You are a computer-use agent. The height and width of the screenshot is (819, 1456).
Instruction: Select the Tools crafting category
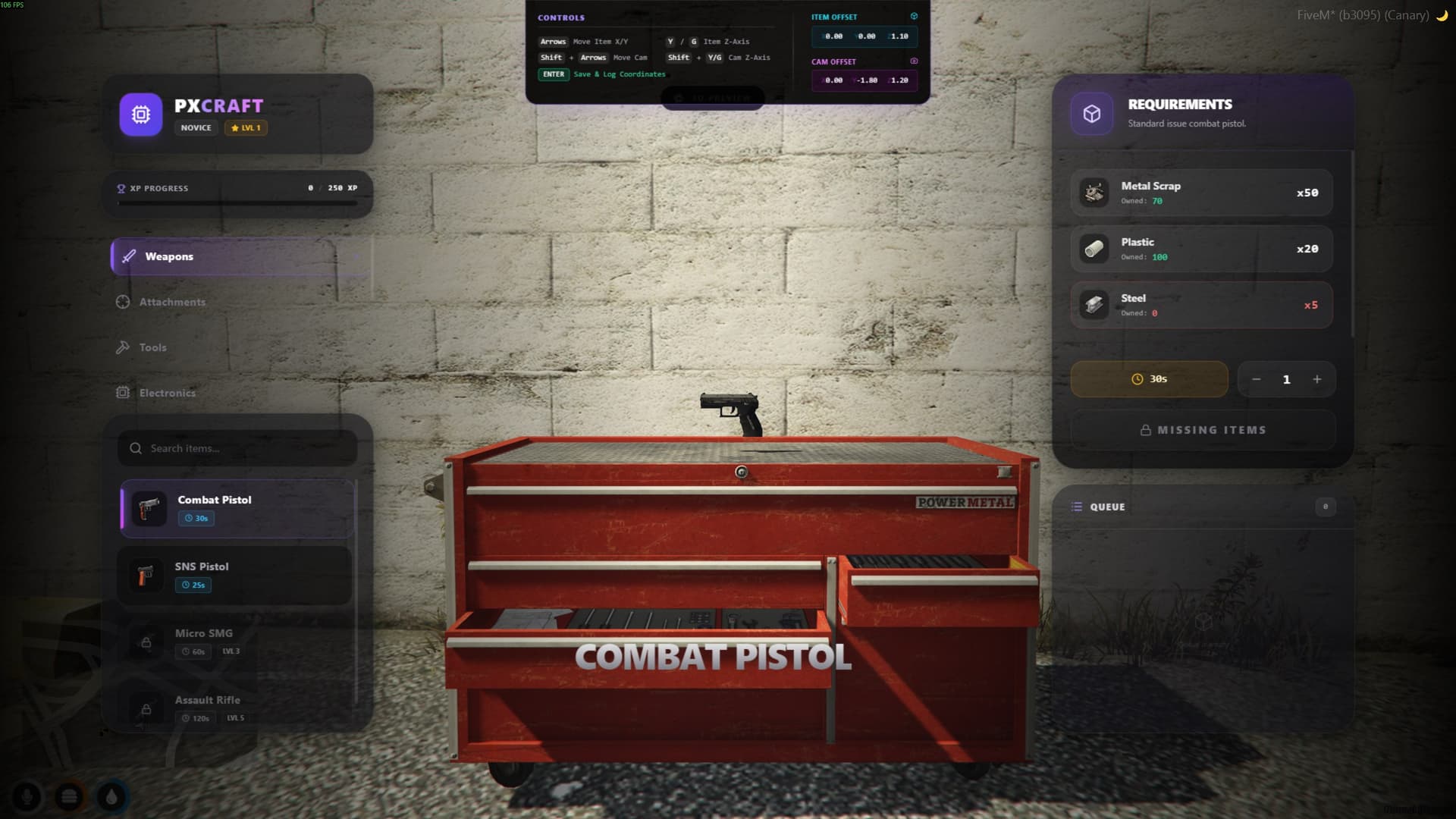coord(152,347)
